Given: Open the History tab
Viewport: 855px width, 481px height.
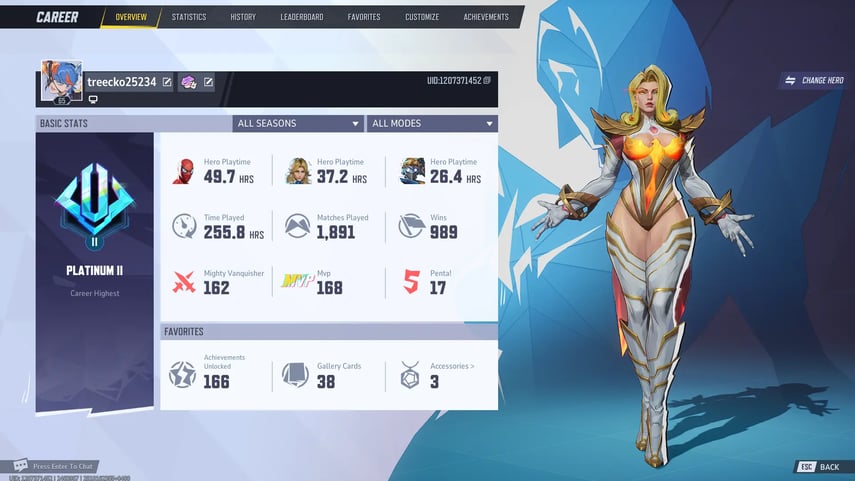Looking at the screenshot, I should click(x=243, y=17).
